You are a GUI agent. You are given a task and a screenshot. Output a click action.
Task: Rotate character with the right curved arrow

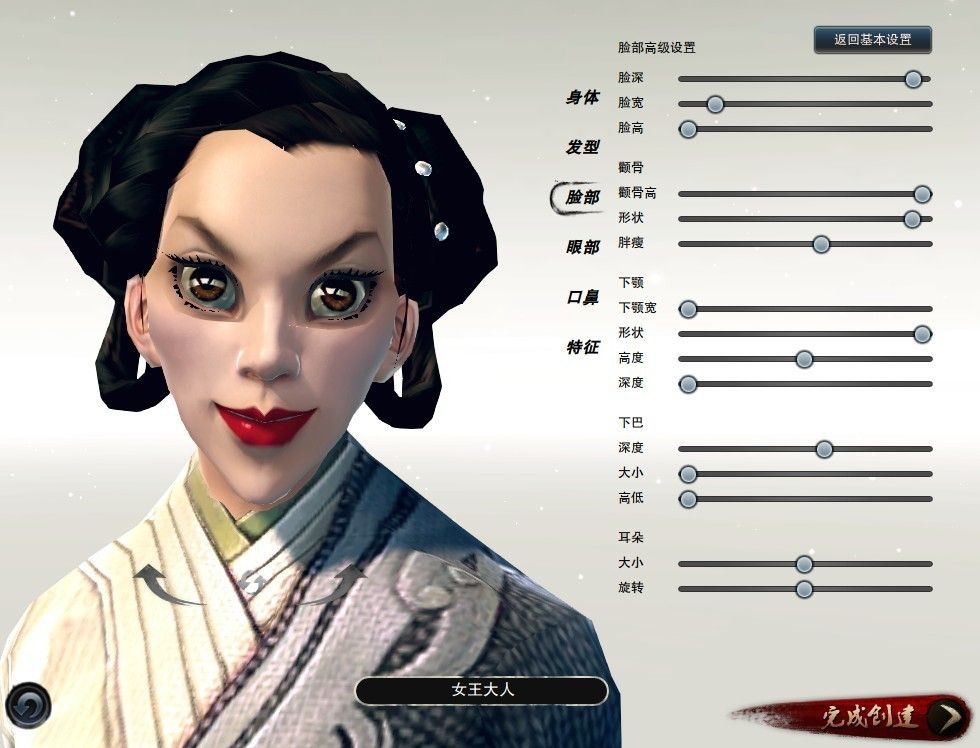[x=338, y=584]
